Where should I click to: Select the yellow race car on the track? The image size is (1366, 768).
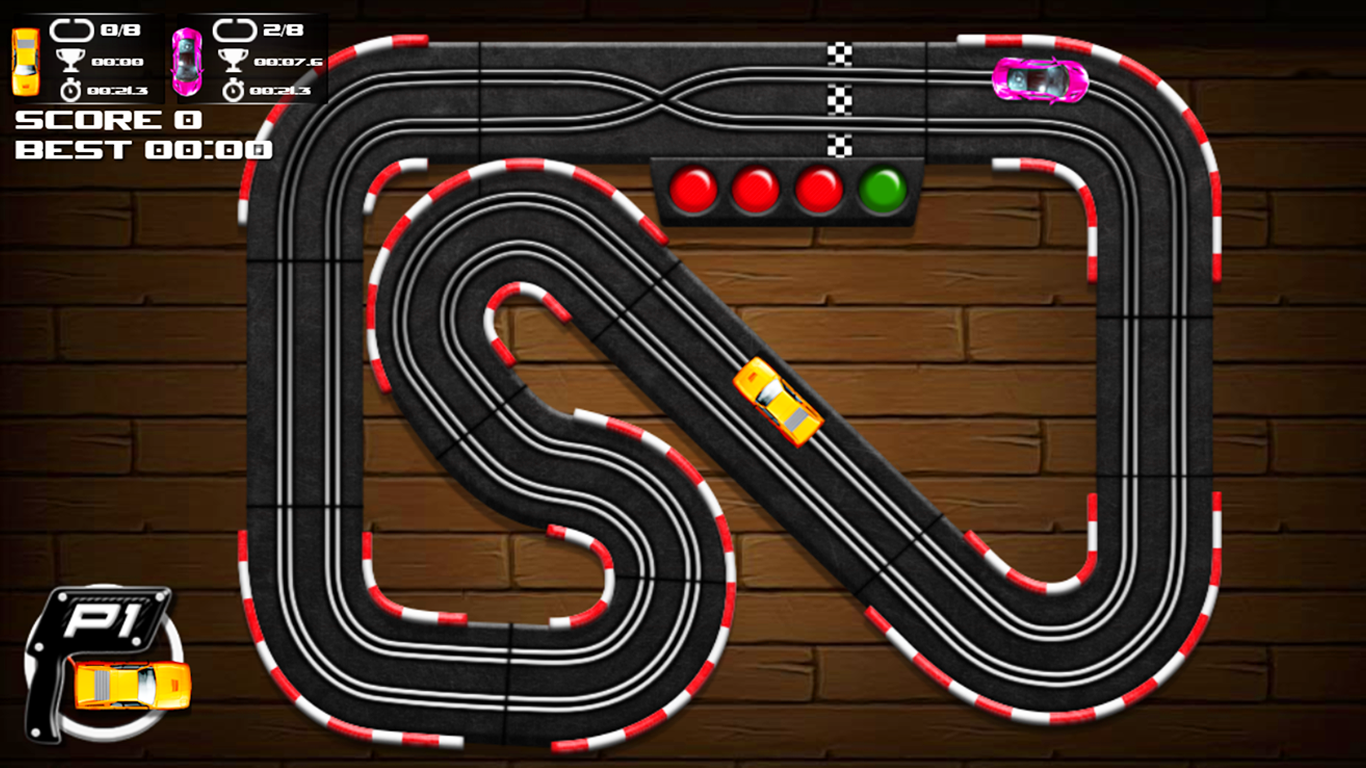(778, 400)
